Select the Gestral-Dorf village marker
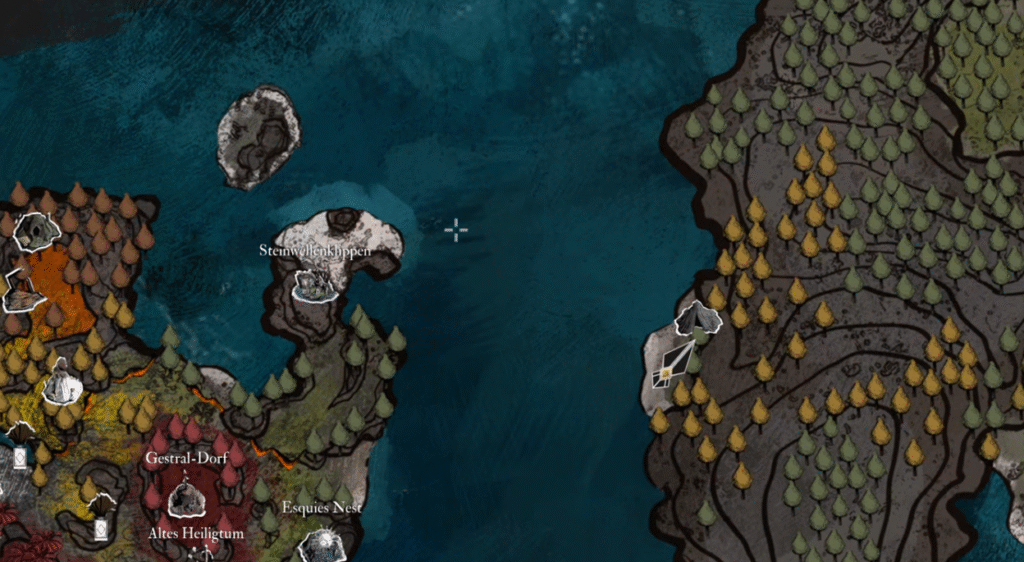 [x=185, y=498]
